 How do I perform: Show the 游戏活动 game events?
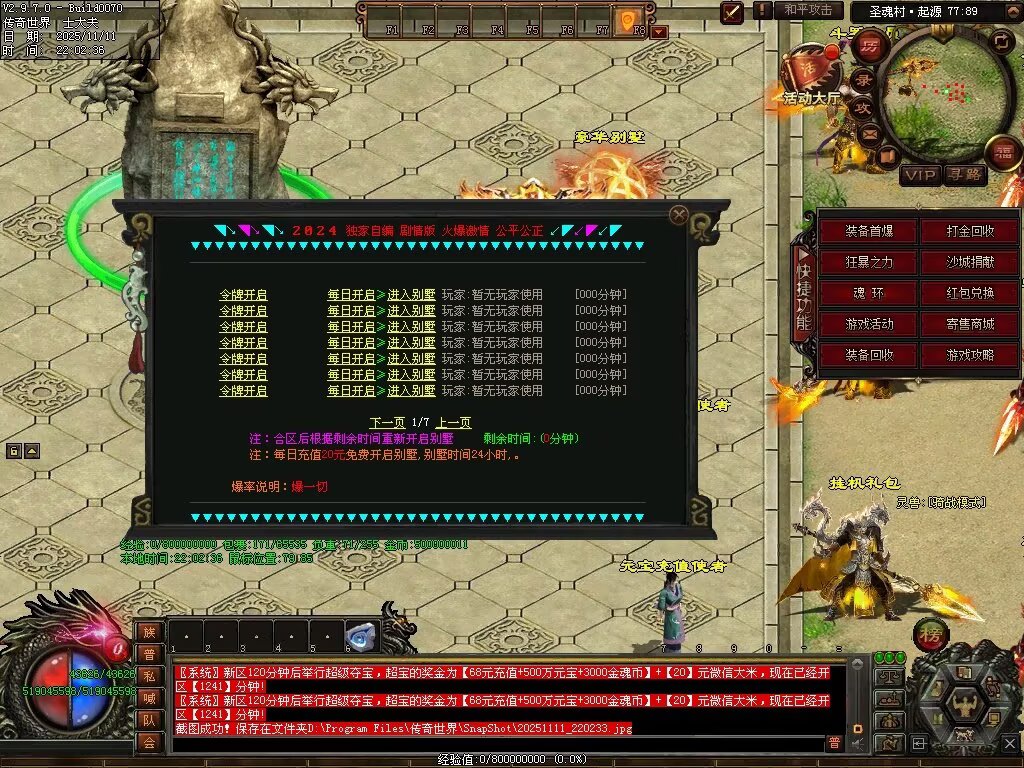(x=868, y=325)
